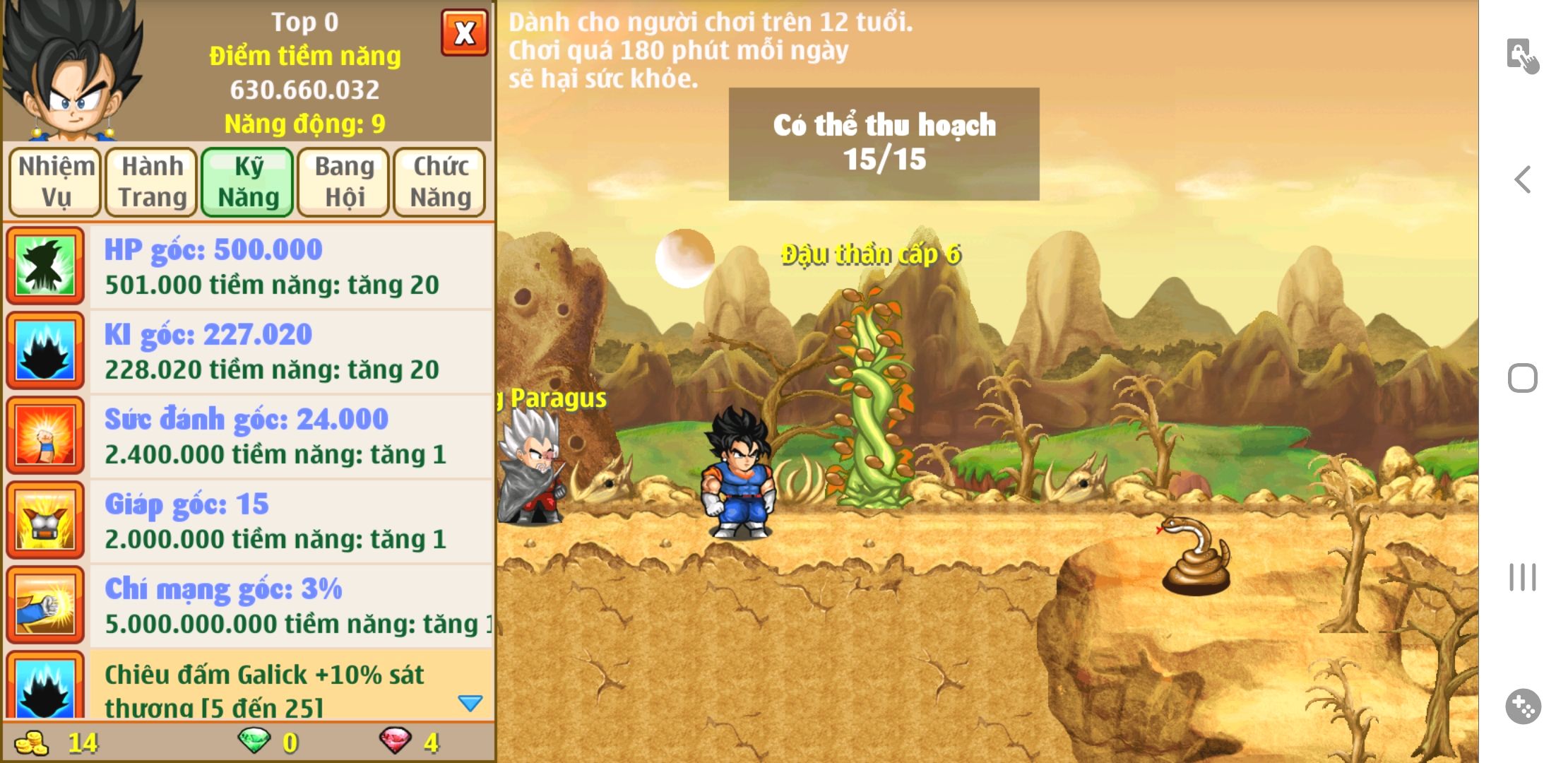Tap the Android home square button
Image resolution: width=1568 pixels, height=763 pixels.
[x=1523, y=378]
